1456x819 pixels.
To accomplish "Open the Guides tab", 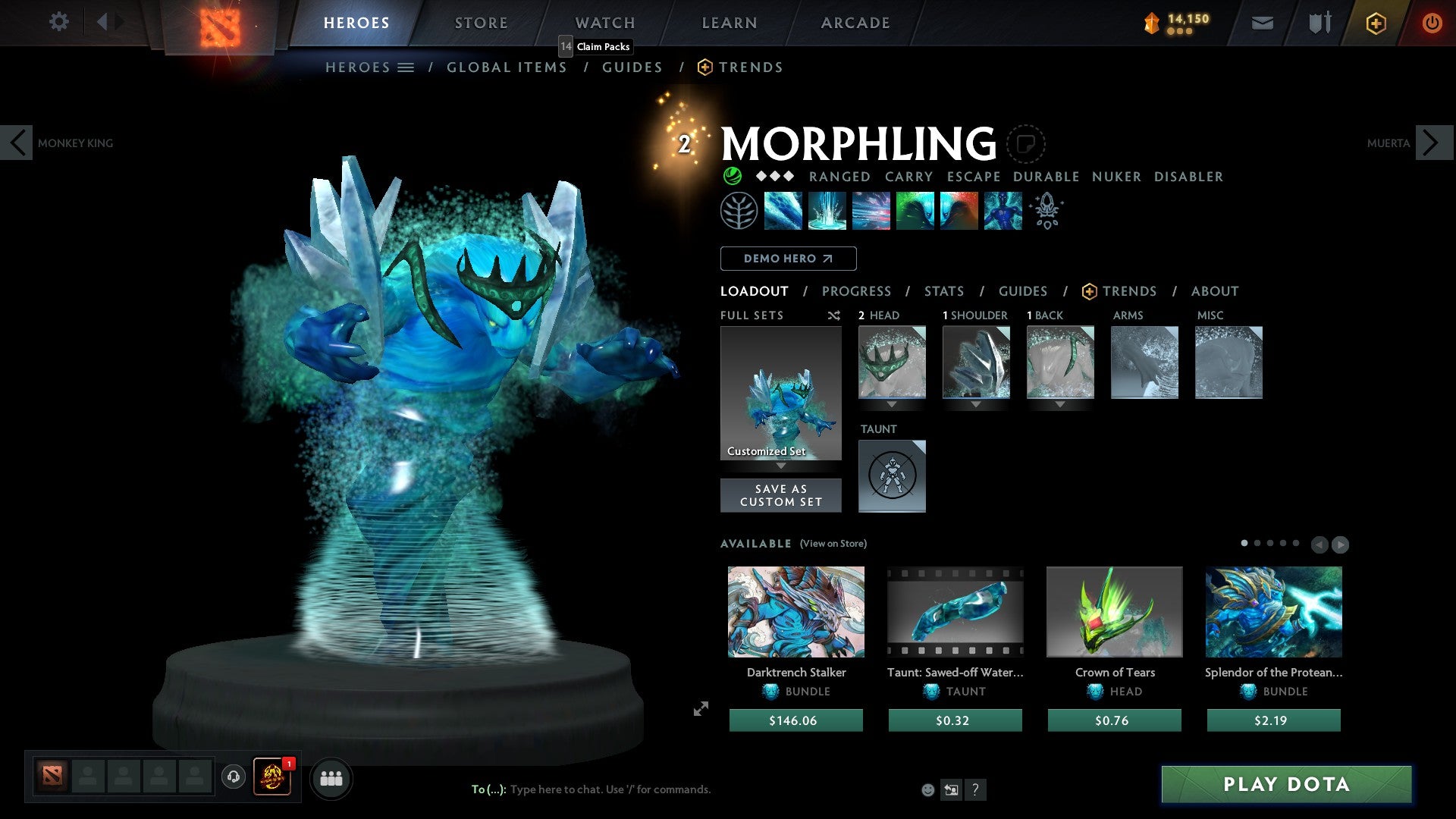I will click(1022, 290).
